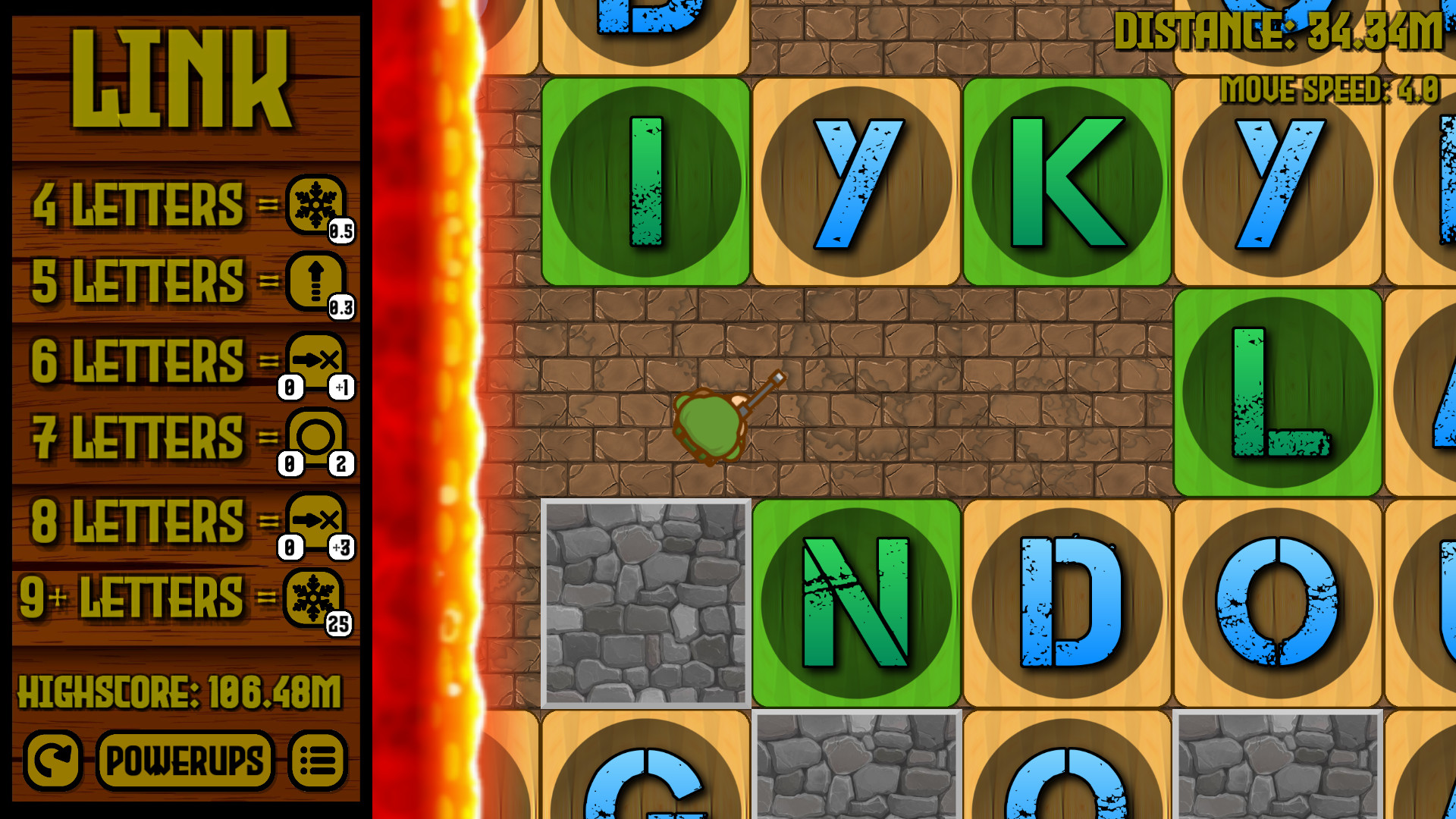Click the snowflake reward icon for 4 letters
The height and width of the screenshot is (819, 1456).
click(x=316, y=205)
